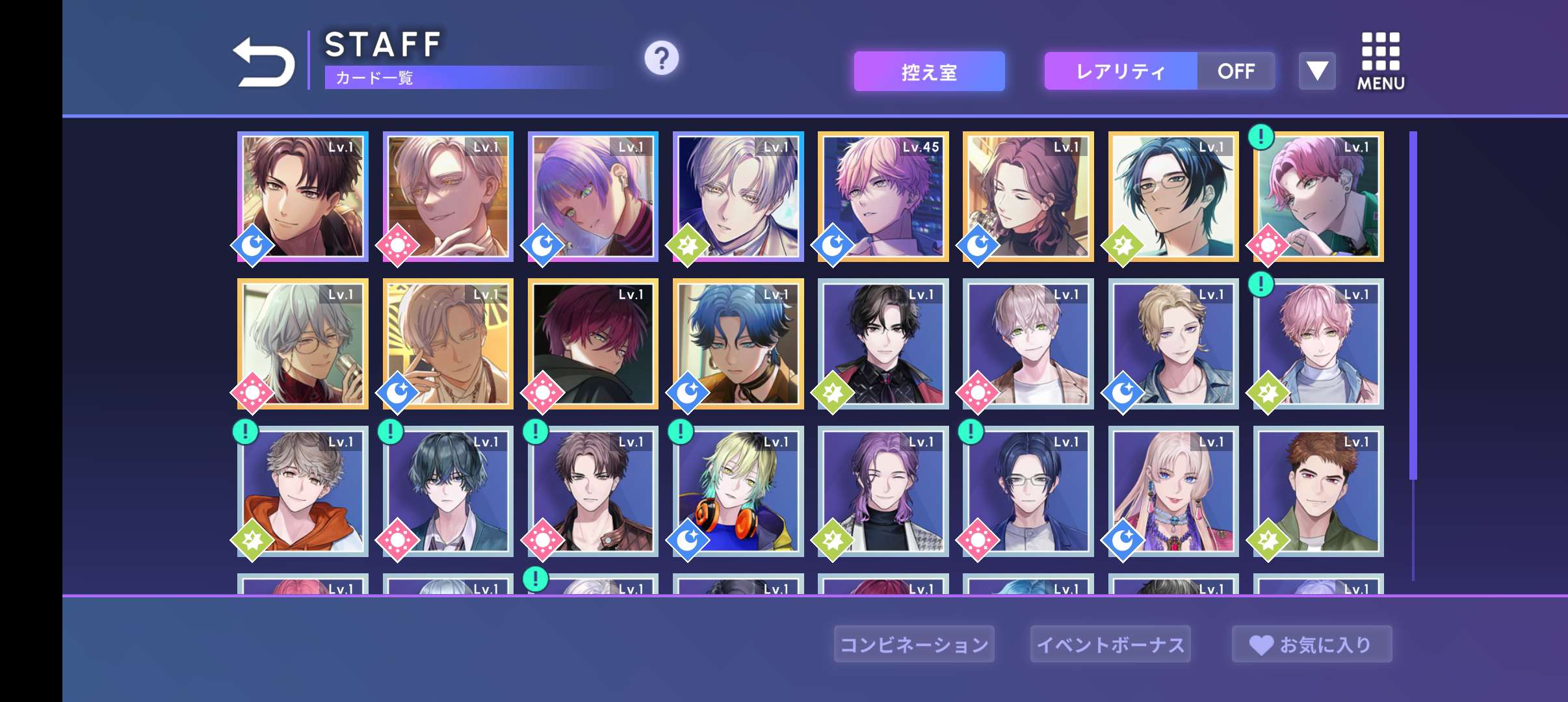Show コンビネーション combinations

[x=914, y=644]
